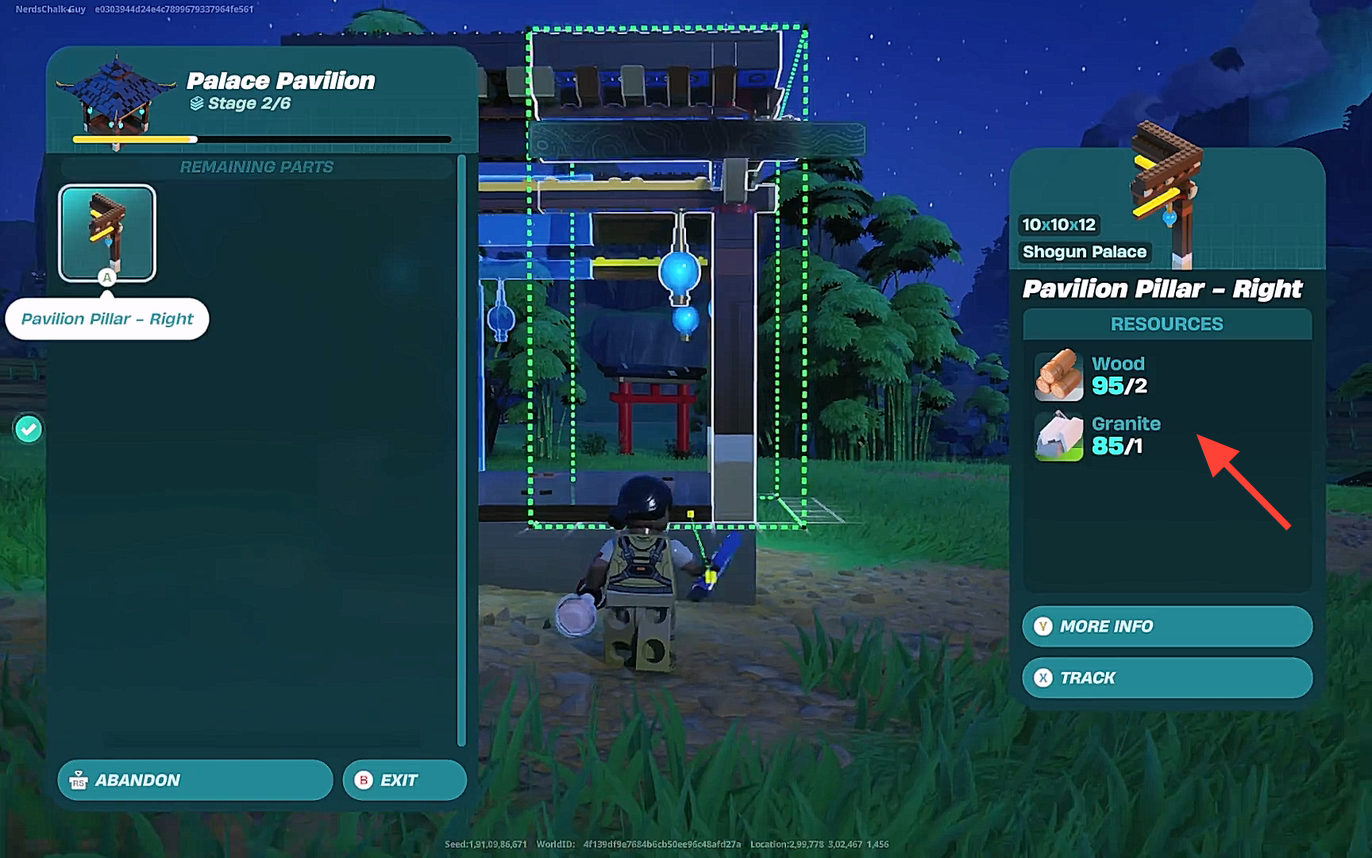
Task: Open More Info for the pillar
Action: tap(1166, 626)
